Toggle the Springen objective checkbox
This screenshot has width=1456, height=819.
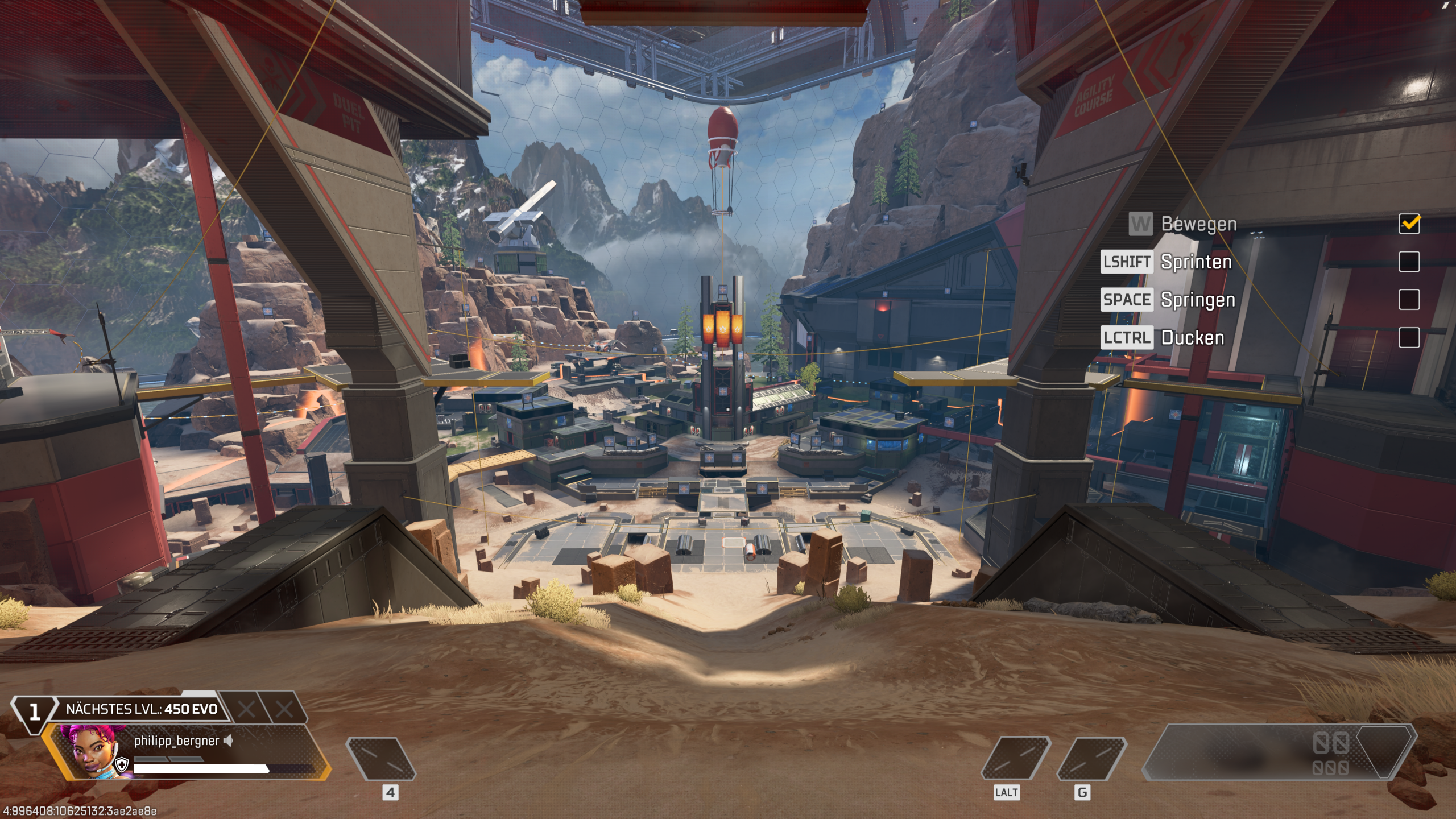1409,300
